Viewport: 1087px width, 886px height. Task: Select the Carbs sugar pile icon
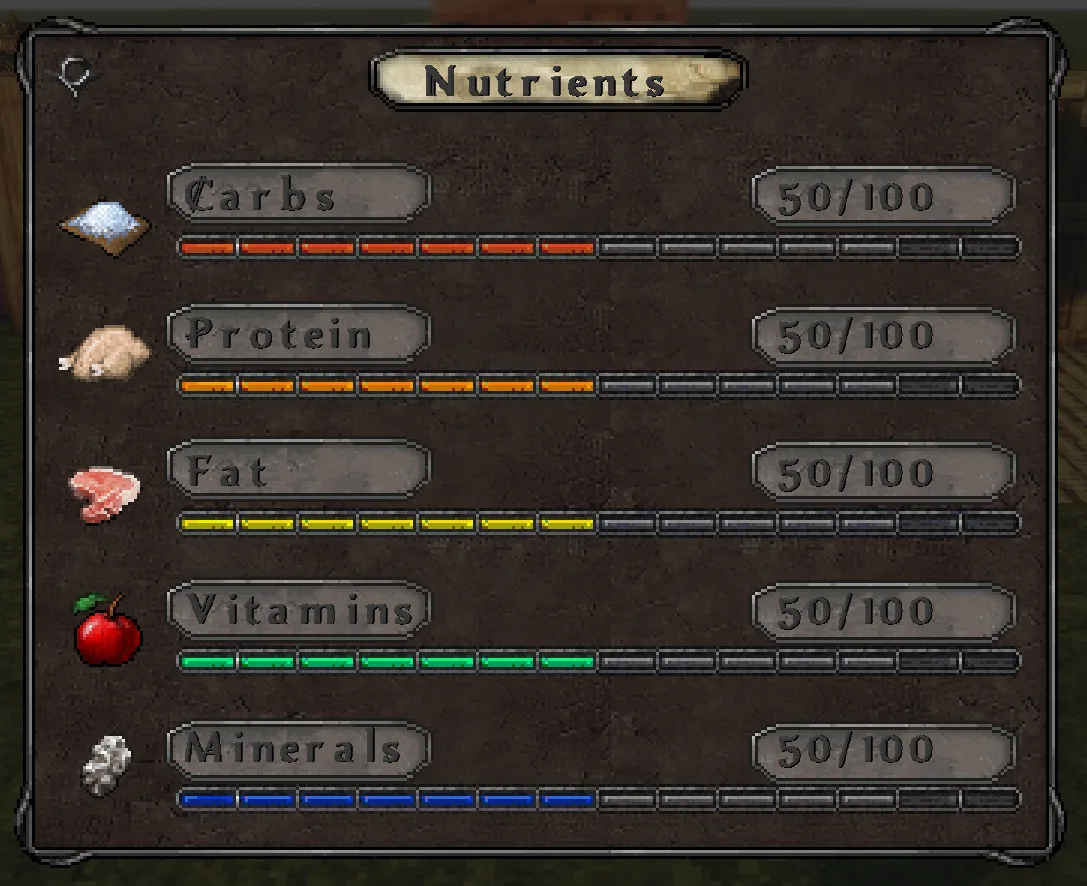105,224
